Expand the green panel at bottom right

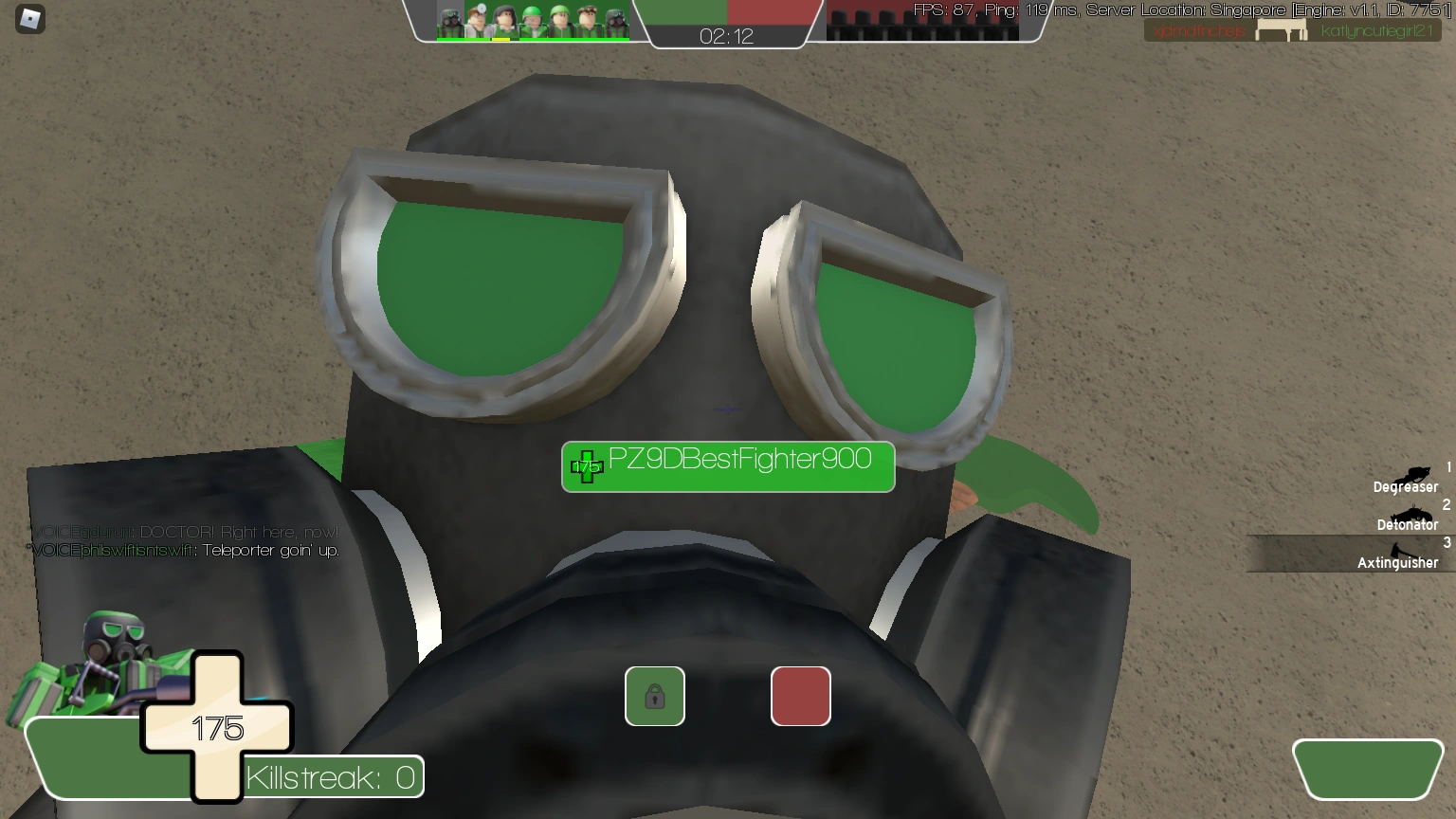(x=1368, y=769)
